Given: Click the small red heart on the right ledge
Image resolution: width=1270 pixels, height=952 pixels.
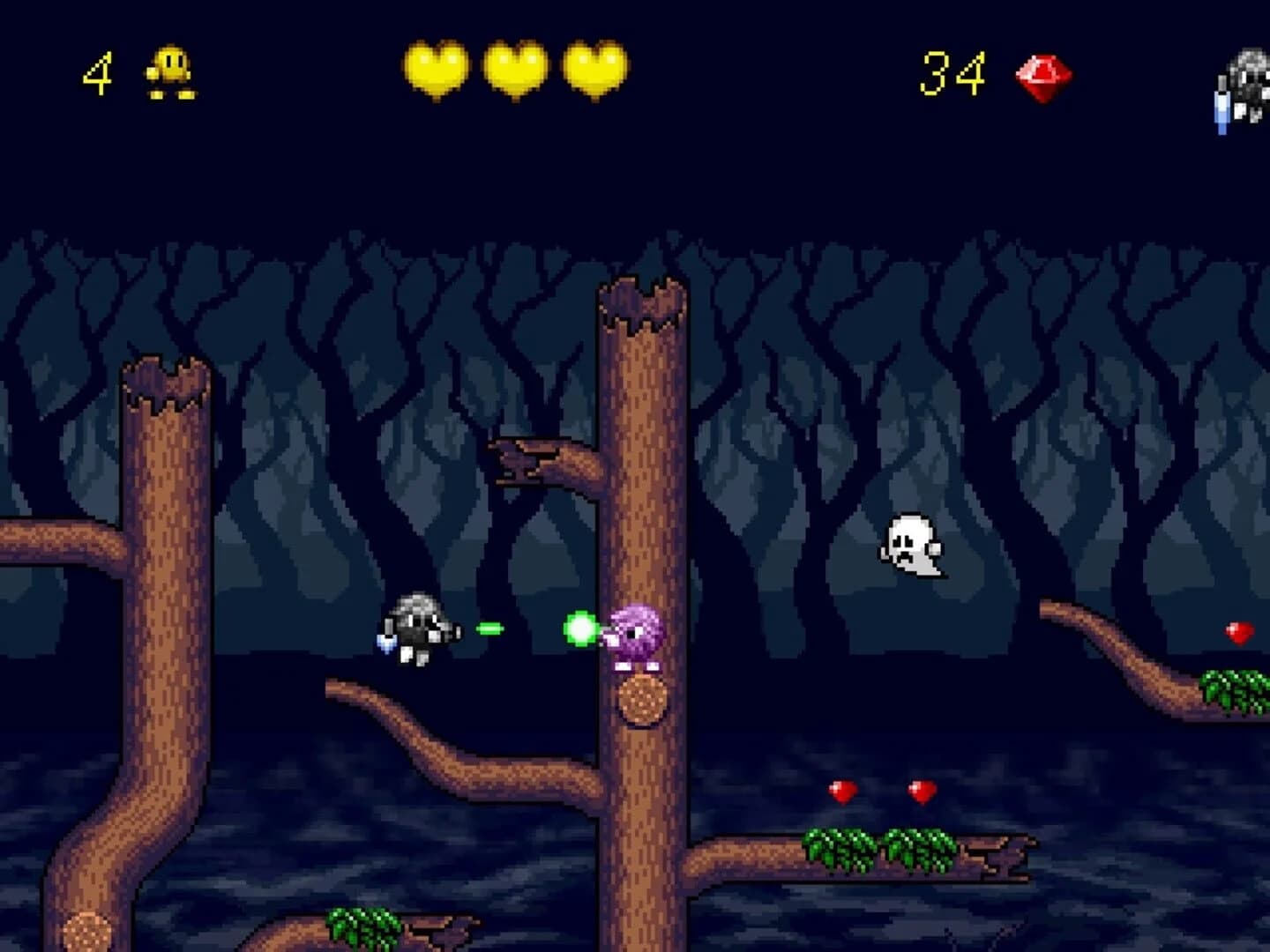Looking at the screenshot, I should (1239, 632).
